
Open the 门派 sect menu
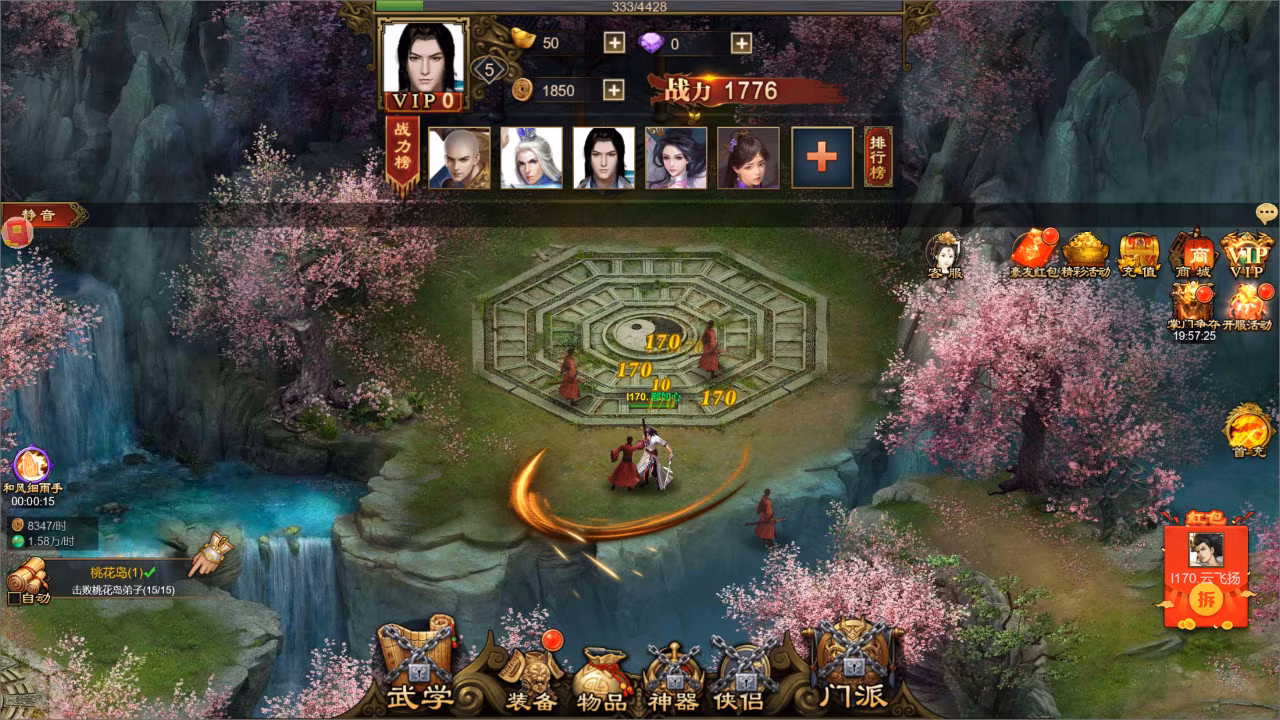[x=852, y=672]
